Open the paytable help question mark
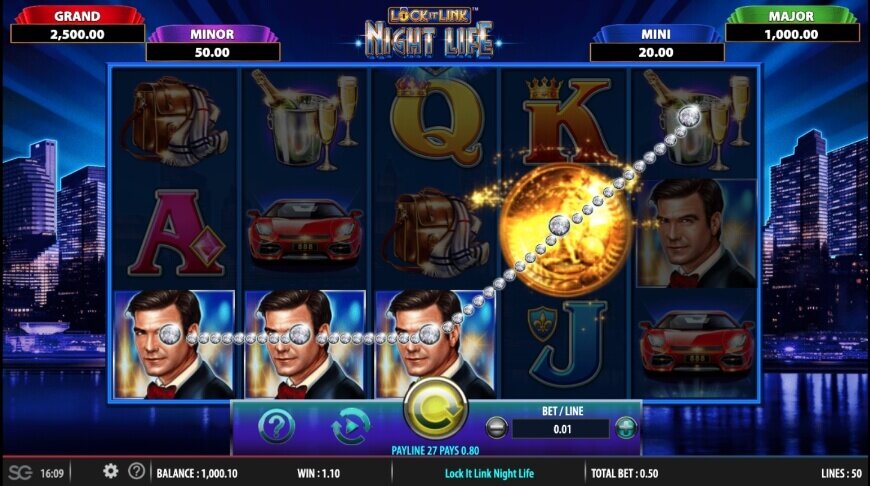870x486 pixels. (277, 427)
